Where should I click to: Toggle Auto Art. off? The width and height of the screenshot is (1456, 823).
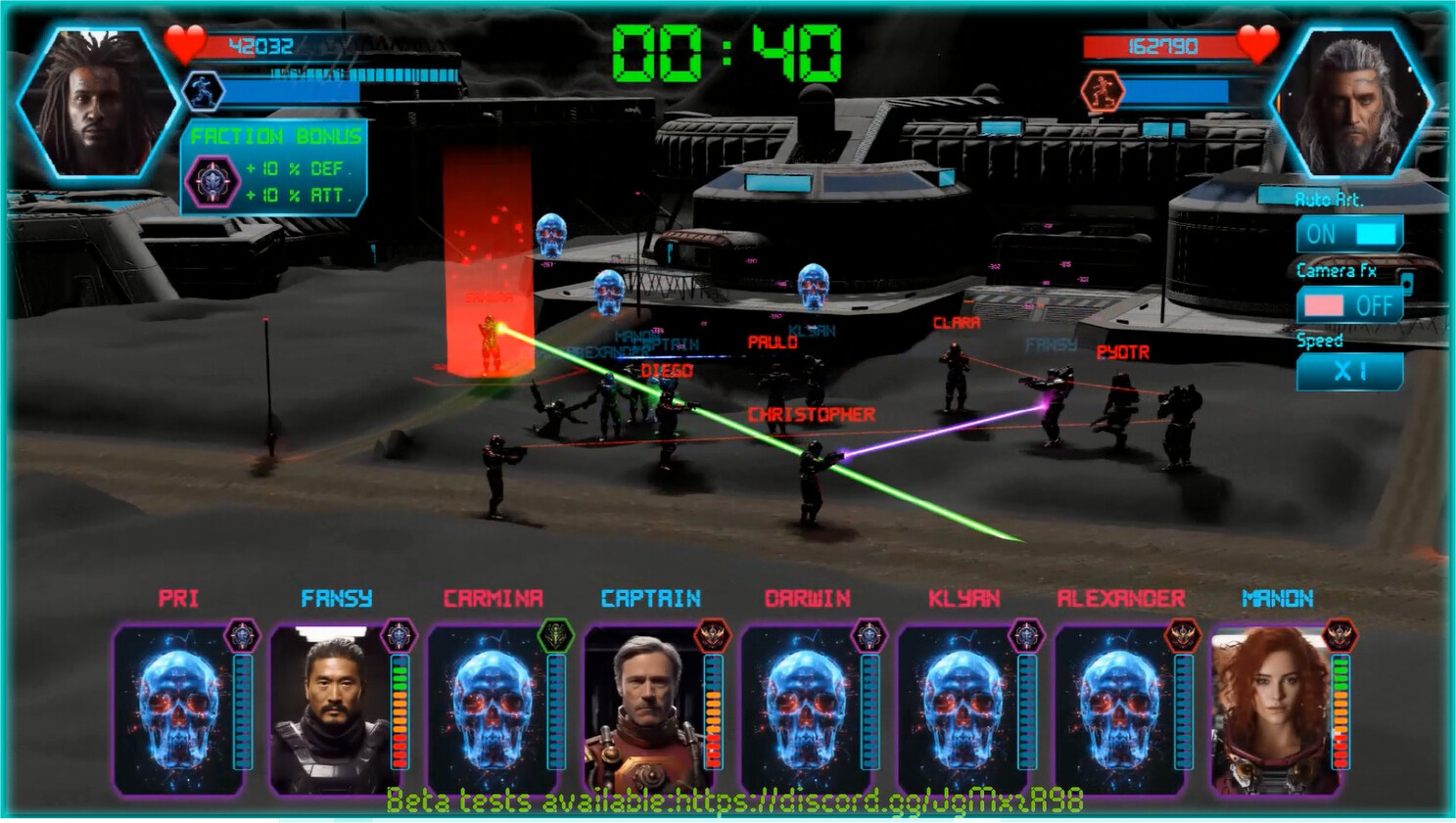click(1349, 234)
